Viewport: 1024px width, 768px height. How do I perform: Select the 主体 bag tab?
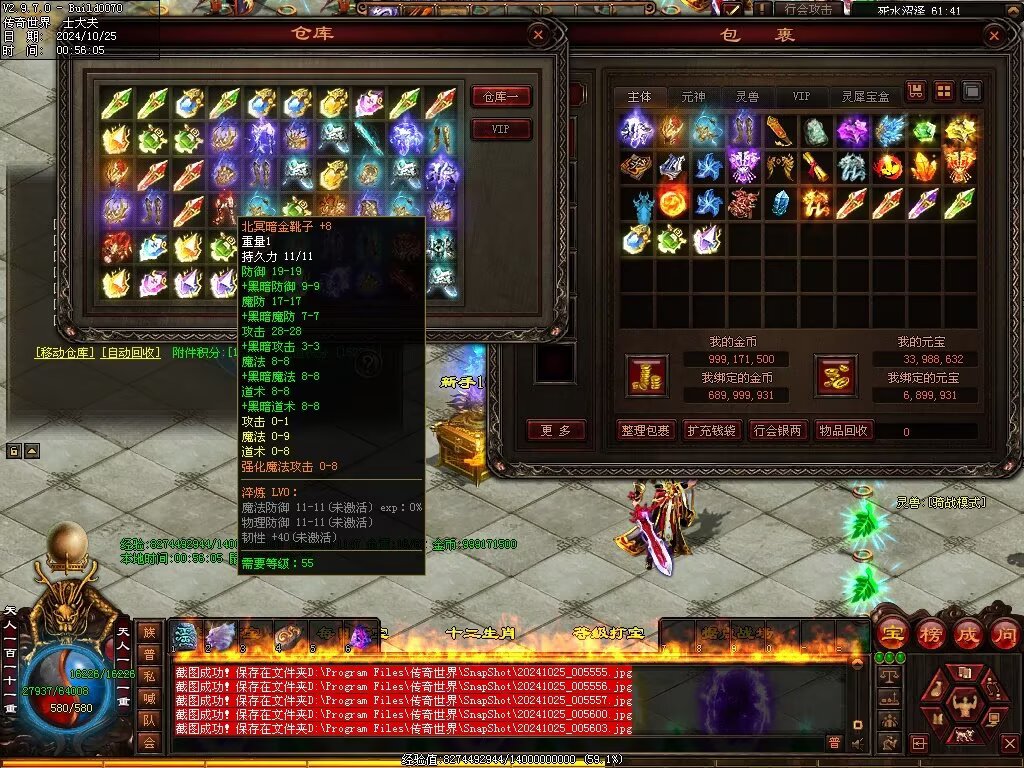tap(640, 96)
